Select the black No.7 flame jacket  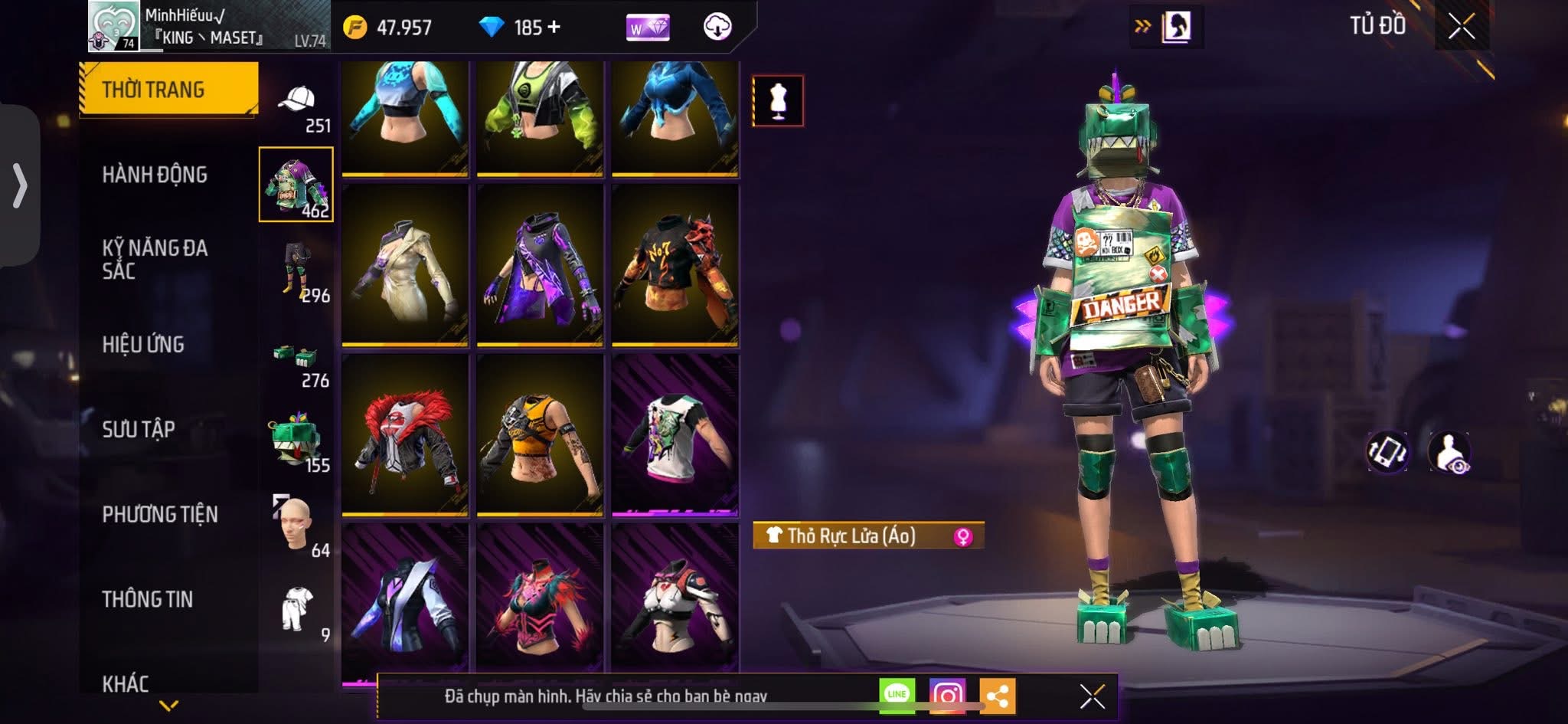(x=675, y=265)
